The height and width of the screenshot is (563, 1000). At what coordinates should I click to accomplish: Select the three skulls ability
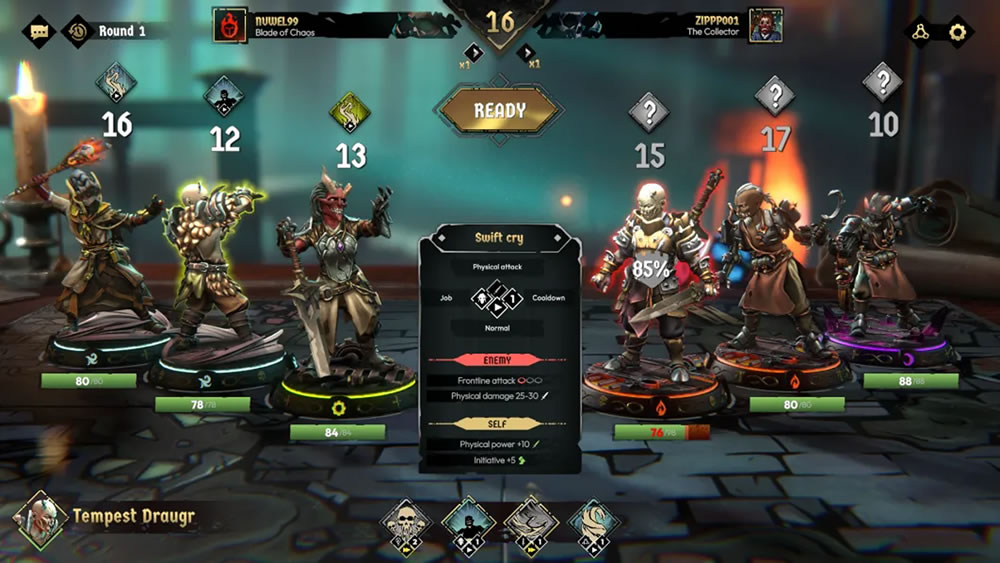click(406, 522)
